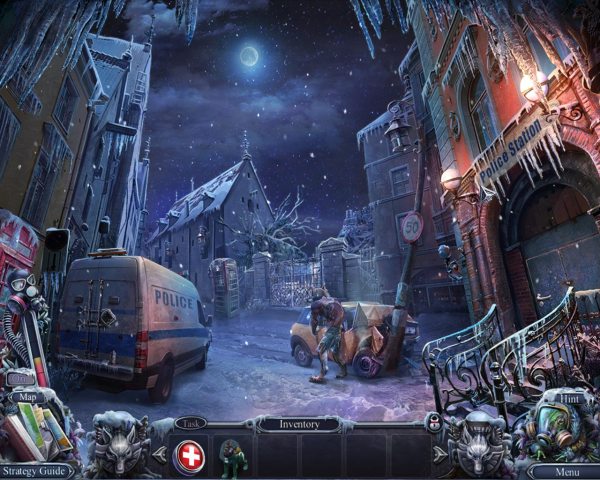Viewport: 600px width, 480px height.
Task: Open the Map
Action: (26, 397)
